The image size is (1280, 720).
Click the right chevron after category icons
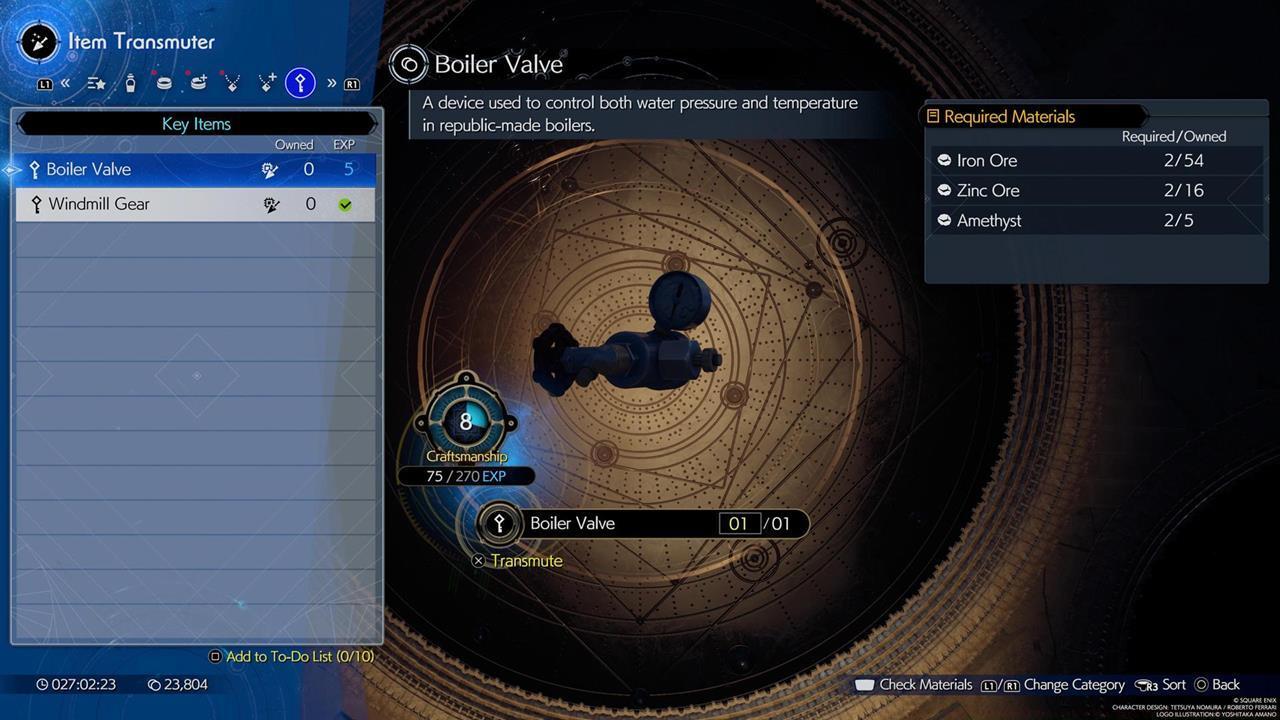tap(332, 83)
